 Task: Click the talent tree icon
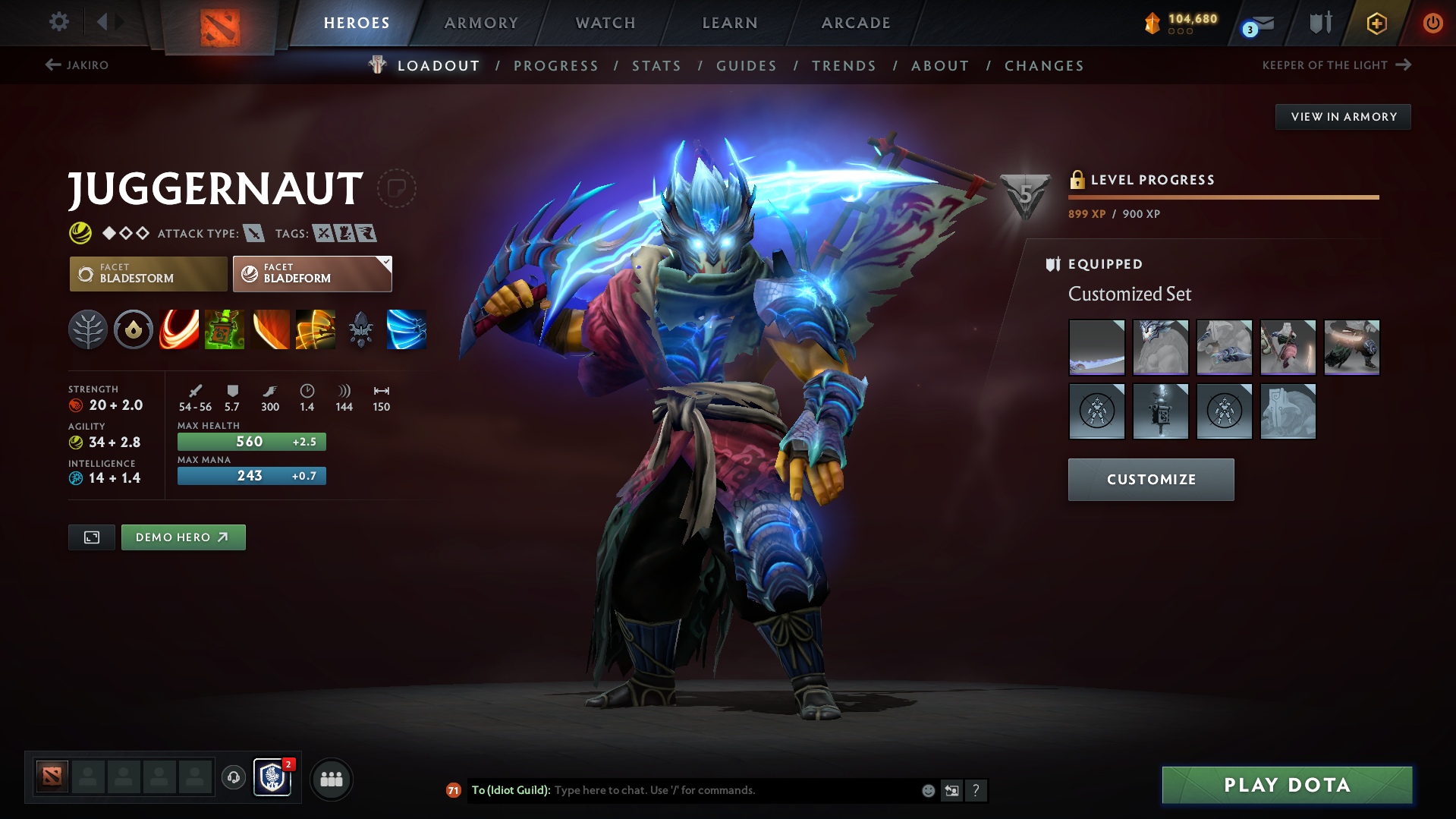pos(88,329)
